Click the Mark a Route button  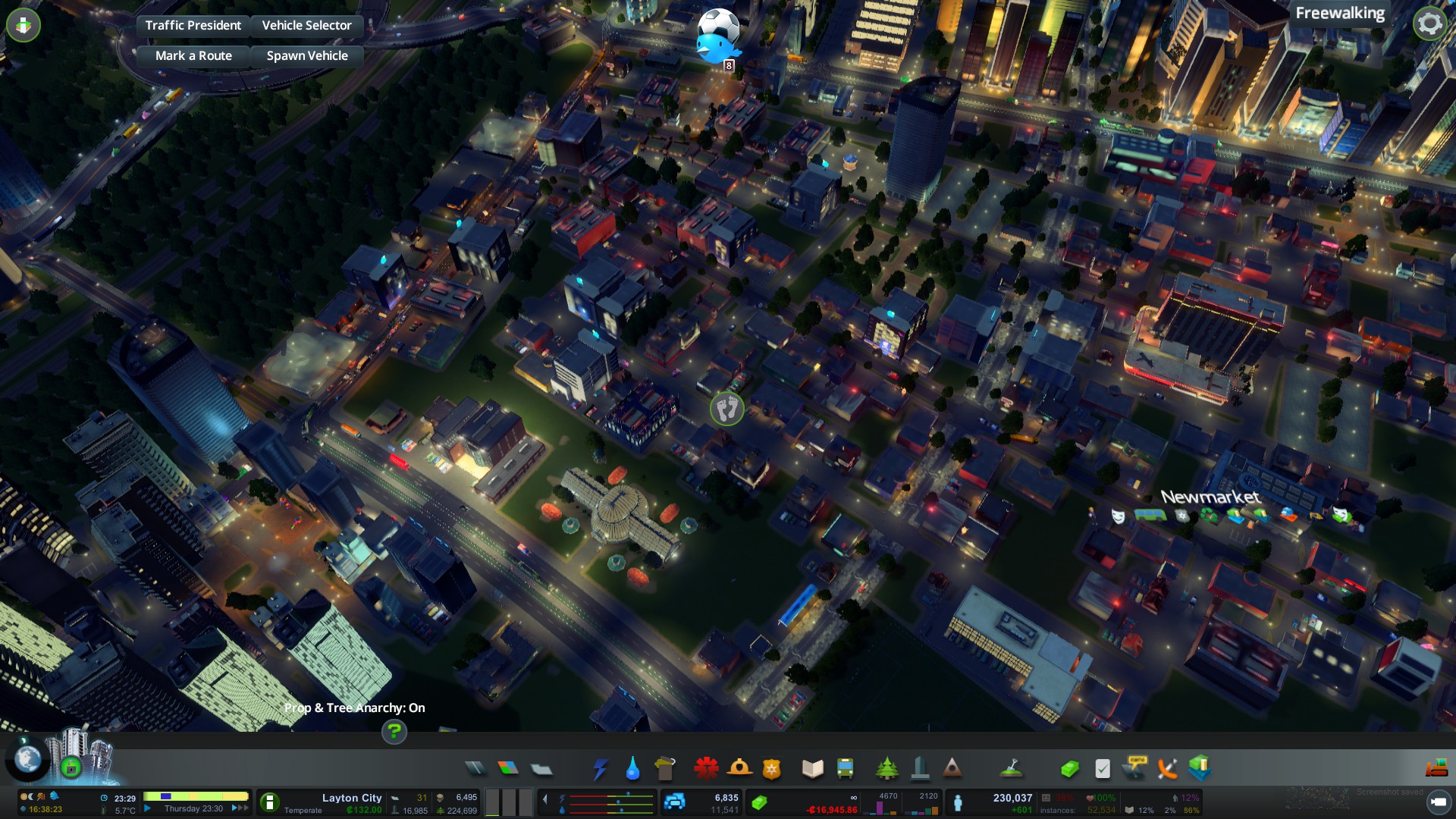(x=193, y=55)
